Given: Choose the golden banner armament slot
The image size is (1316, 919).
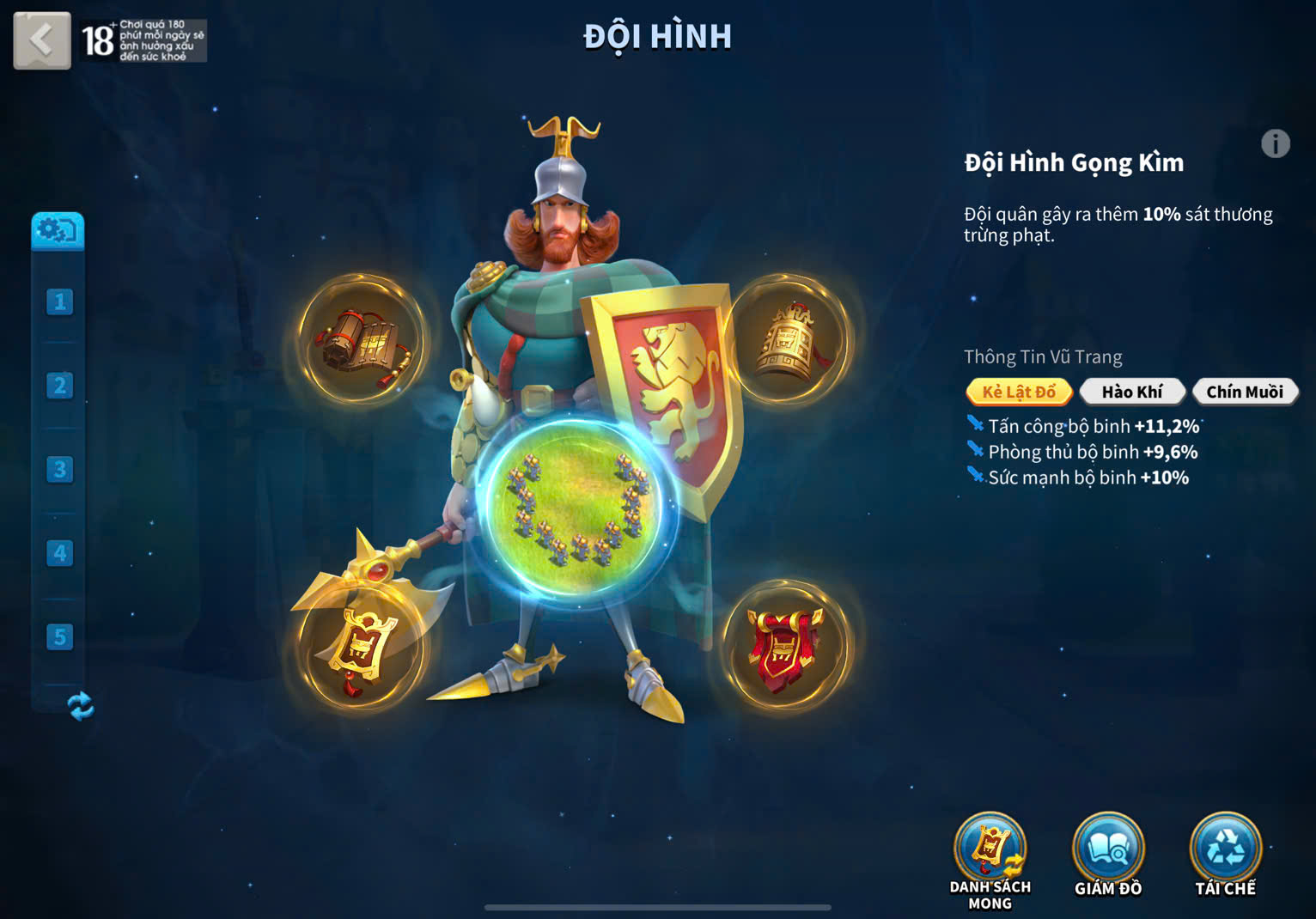Looking at the screenshot, I should [361, 648].
